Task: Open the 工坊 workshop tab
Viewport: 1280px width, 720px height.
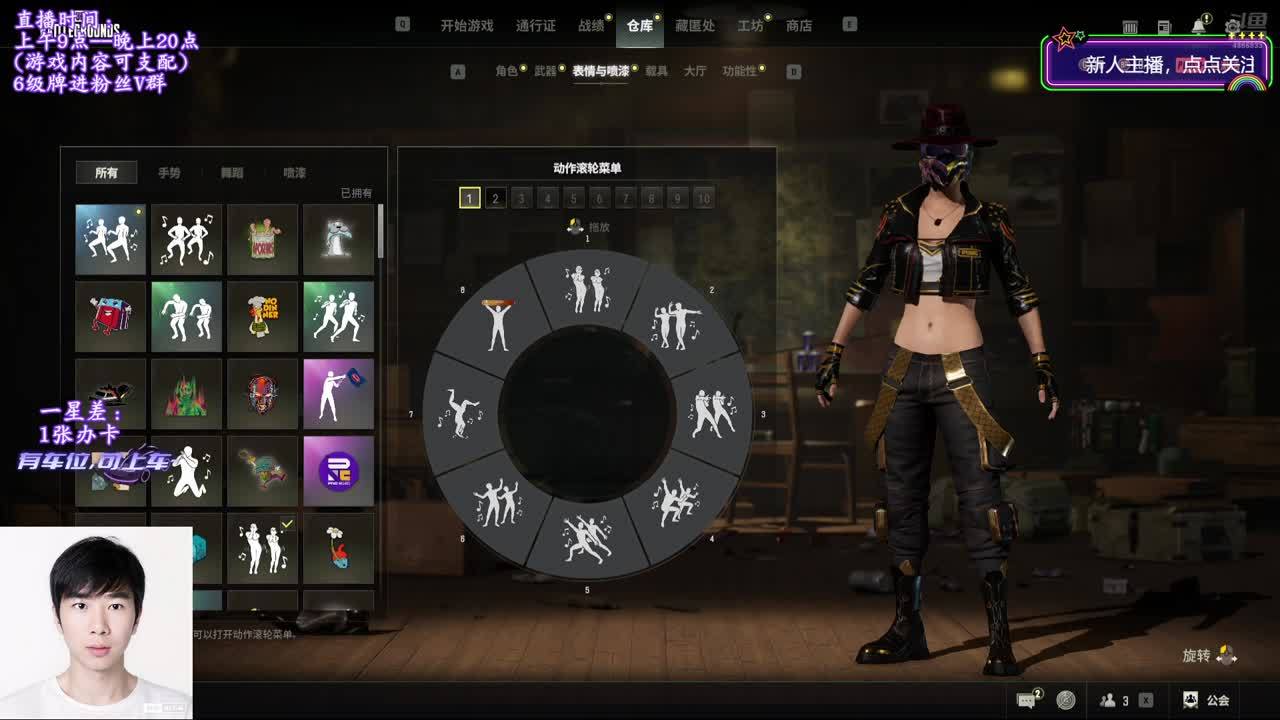Action: 750,26
